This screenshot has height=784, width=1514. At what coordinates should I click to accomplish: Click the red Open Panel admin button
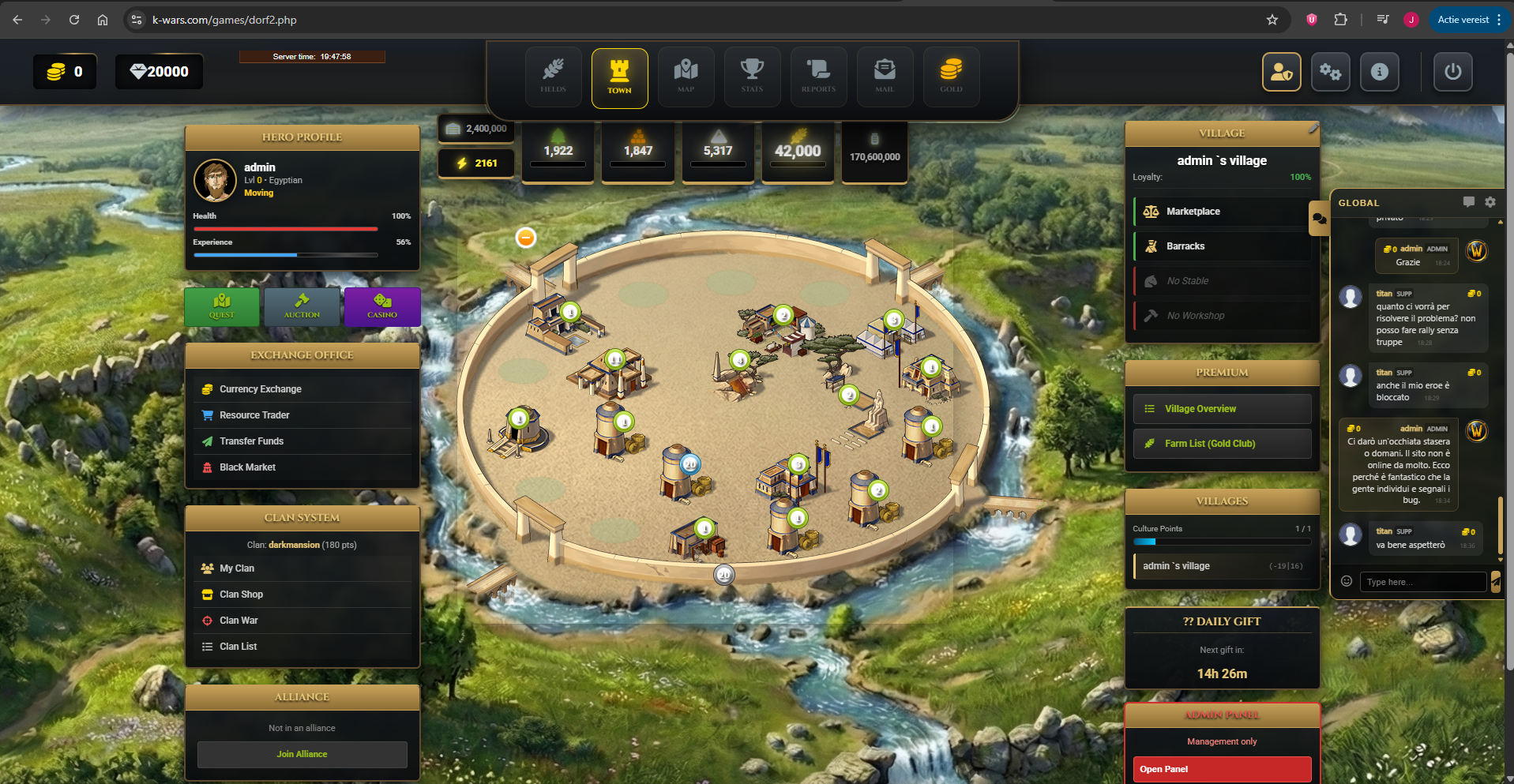click(1221, 769)
